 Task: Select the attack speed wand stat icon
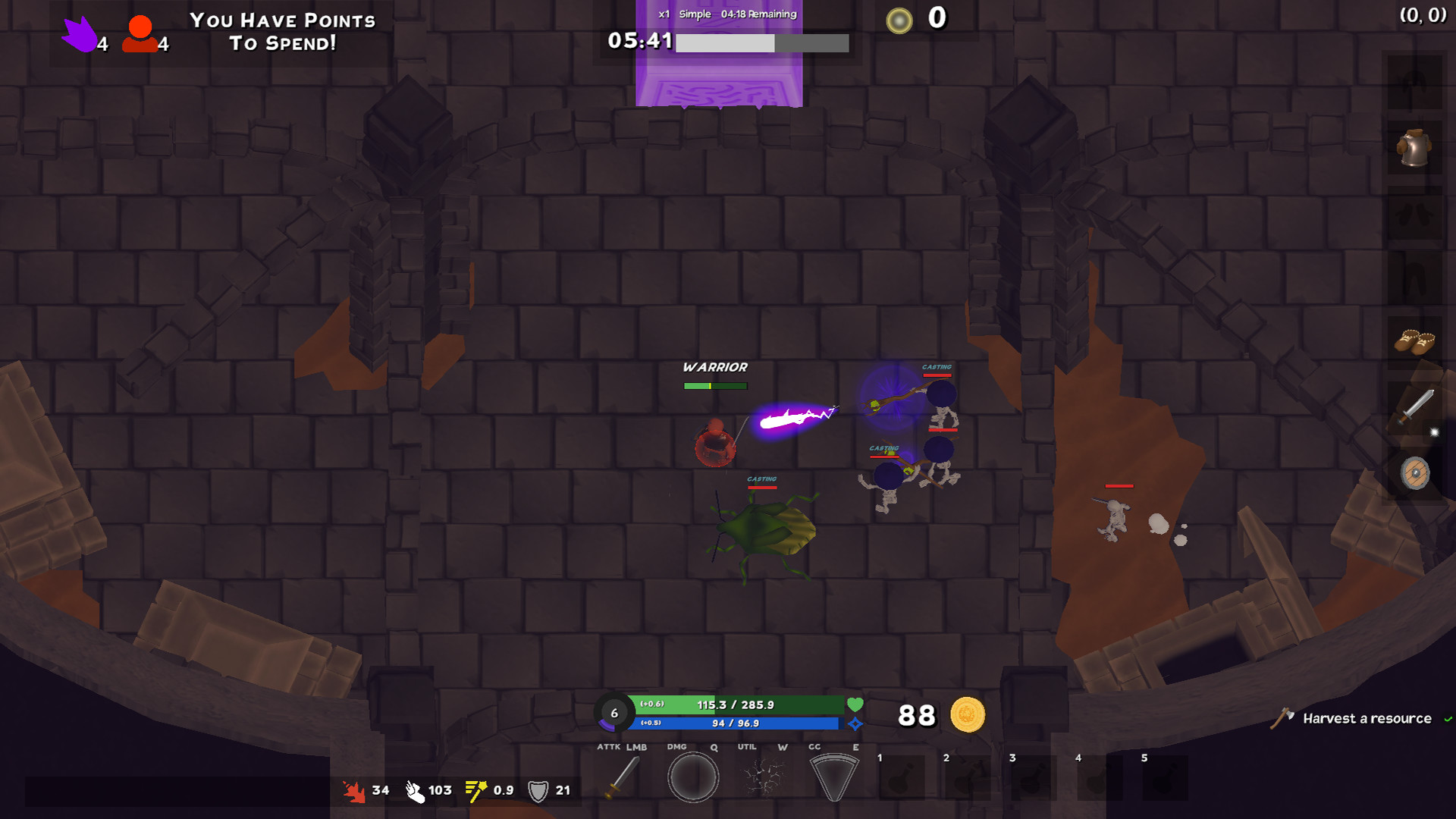click(475, 790)
